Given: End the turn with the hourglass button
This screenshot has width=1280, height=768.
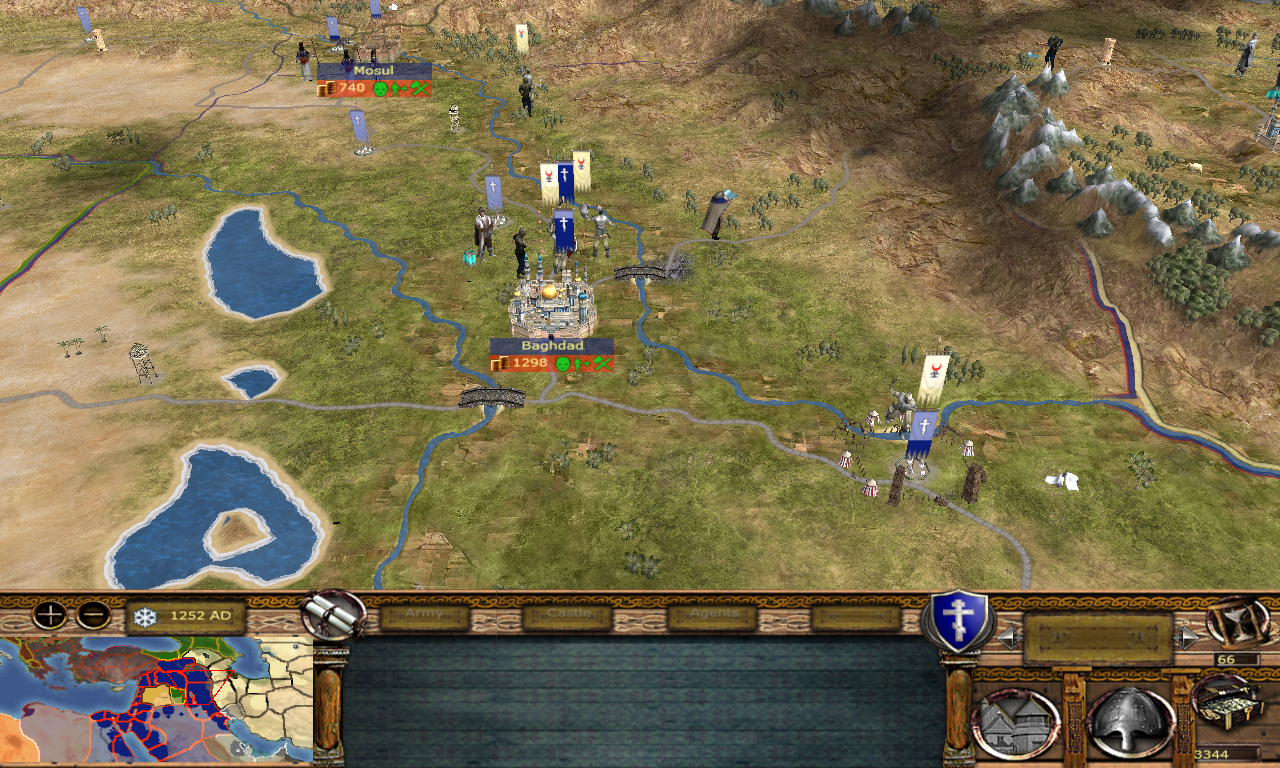Looking at the screenshot, I should coord(1237,621).
